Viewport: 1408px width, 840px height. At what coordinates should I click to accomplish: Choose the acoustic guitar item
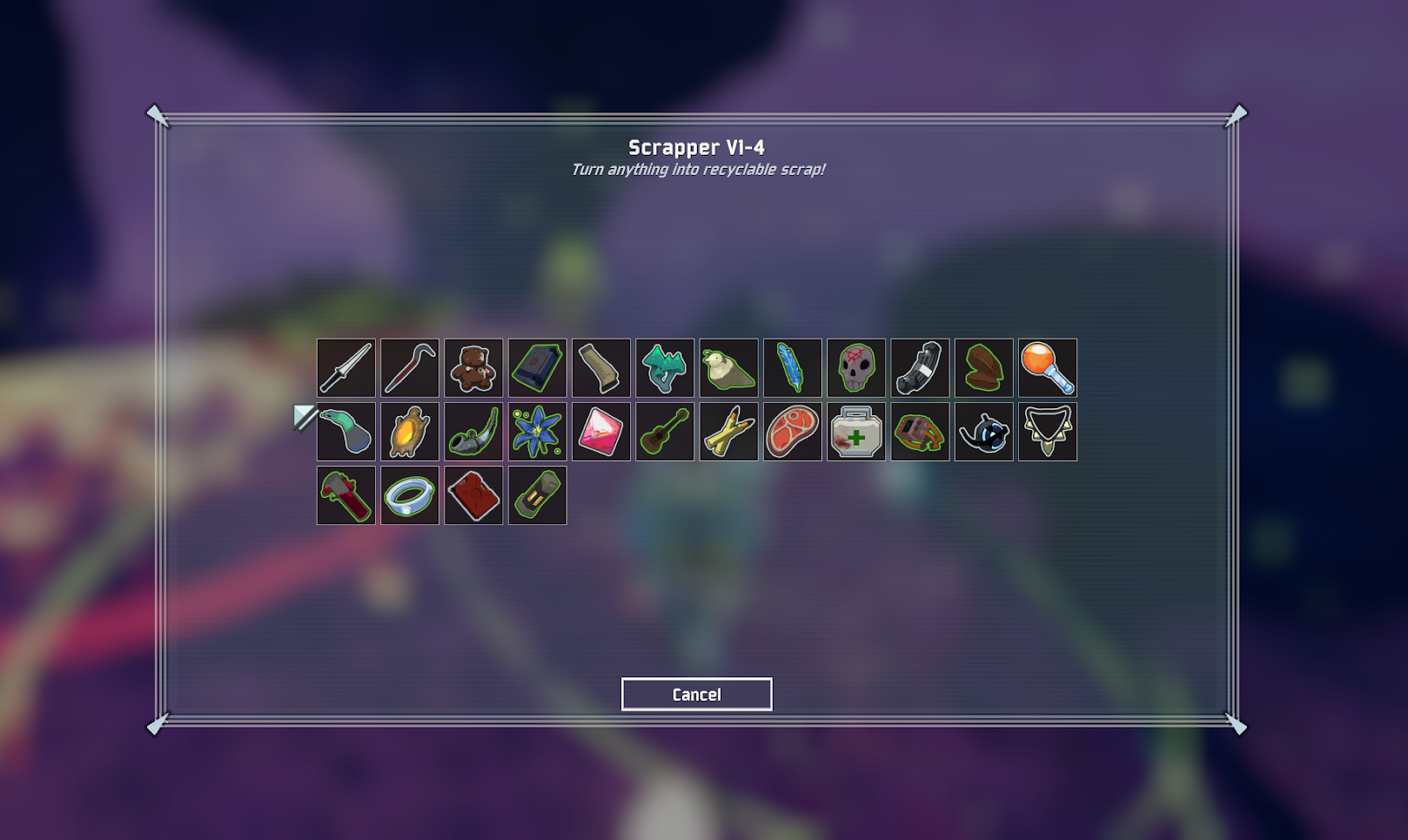[665, 432]
